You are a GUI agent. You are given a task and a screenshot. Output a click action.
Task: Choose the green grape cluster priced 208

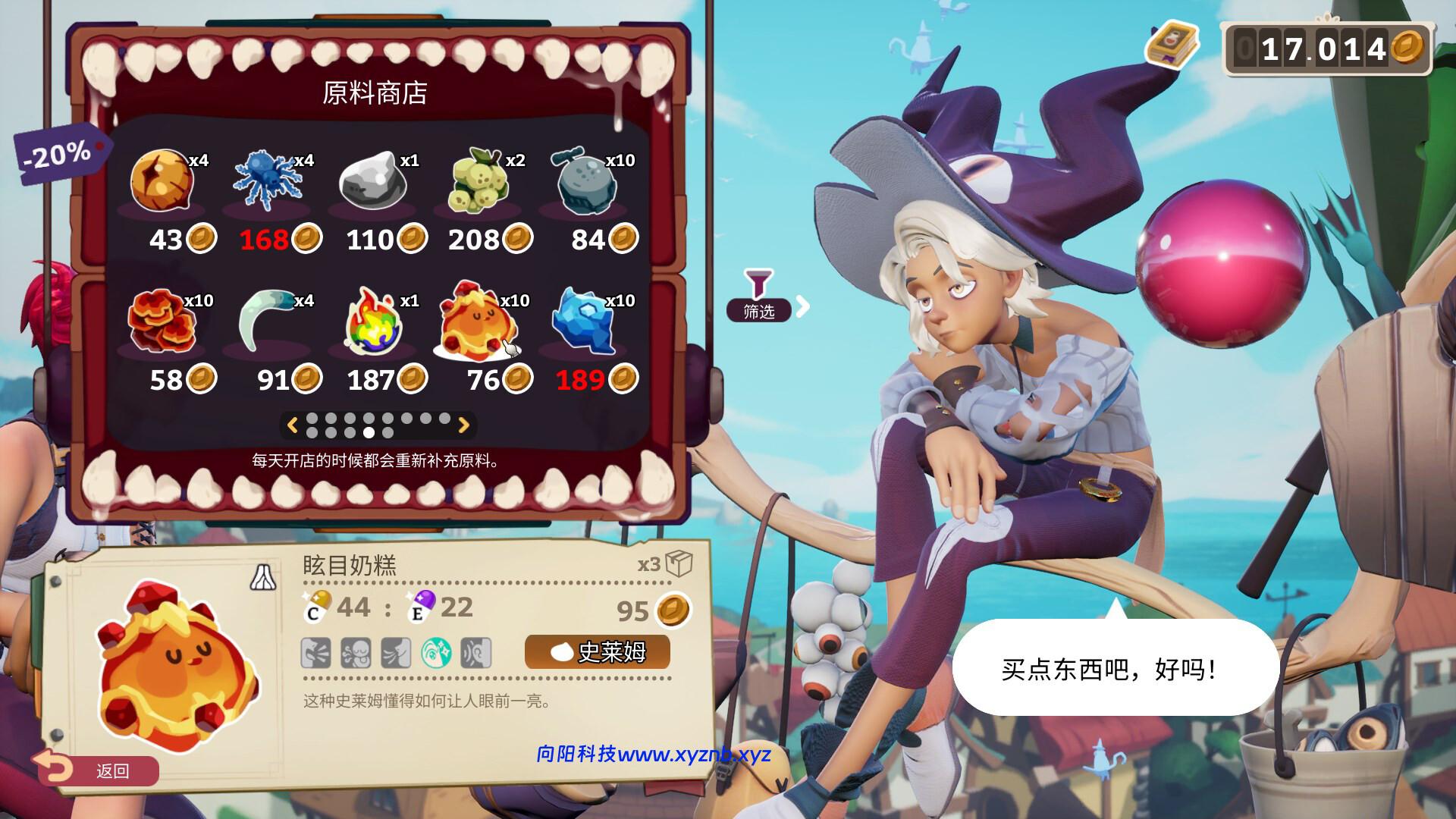tap(479, 182)
